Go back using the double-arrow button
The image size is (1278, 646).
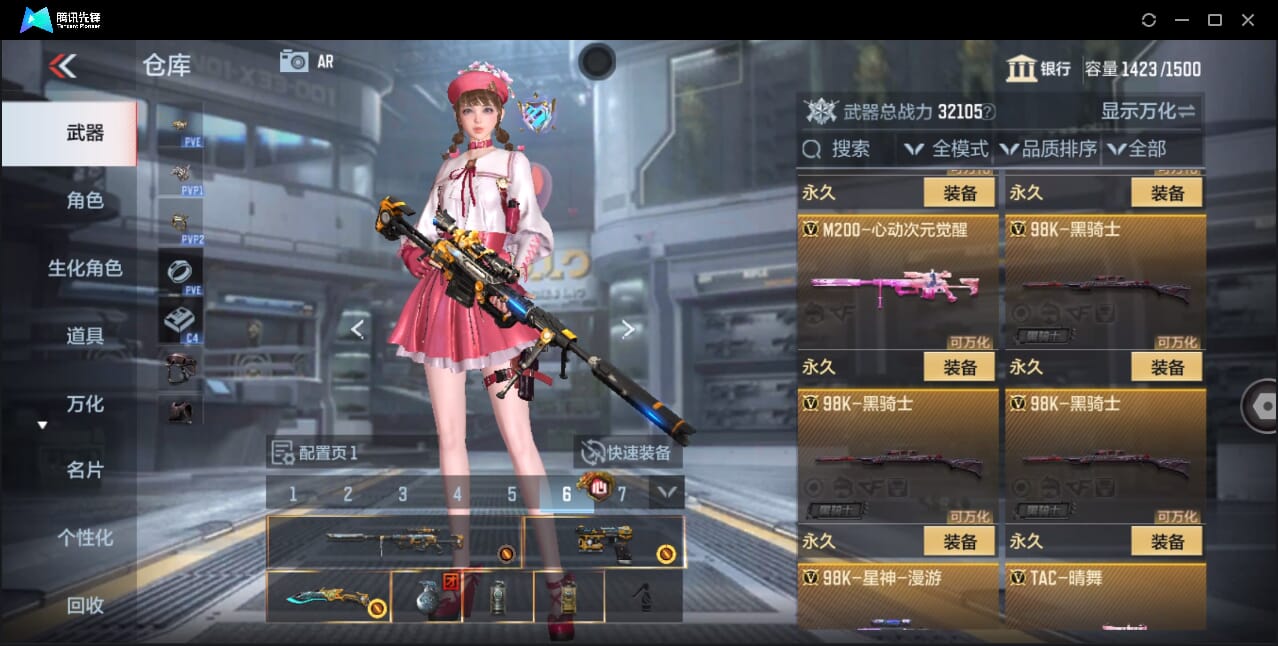(62, 66)
